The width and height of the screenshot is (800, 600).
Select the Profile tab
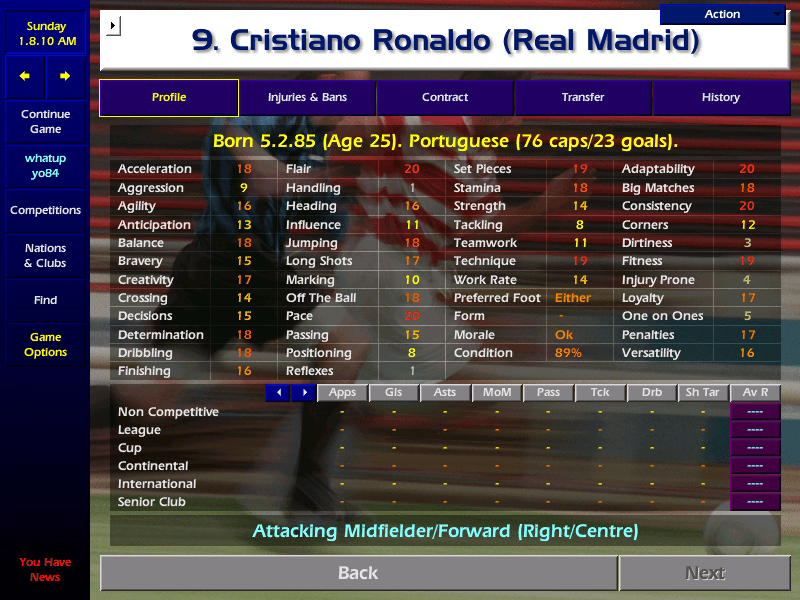coord(169,98)
